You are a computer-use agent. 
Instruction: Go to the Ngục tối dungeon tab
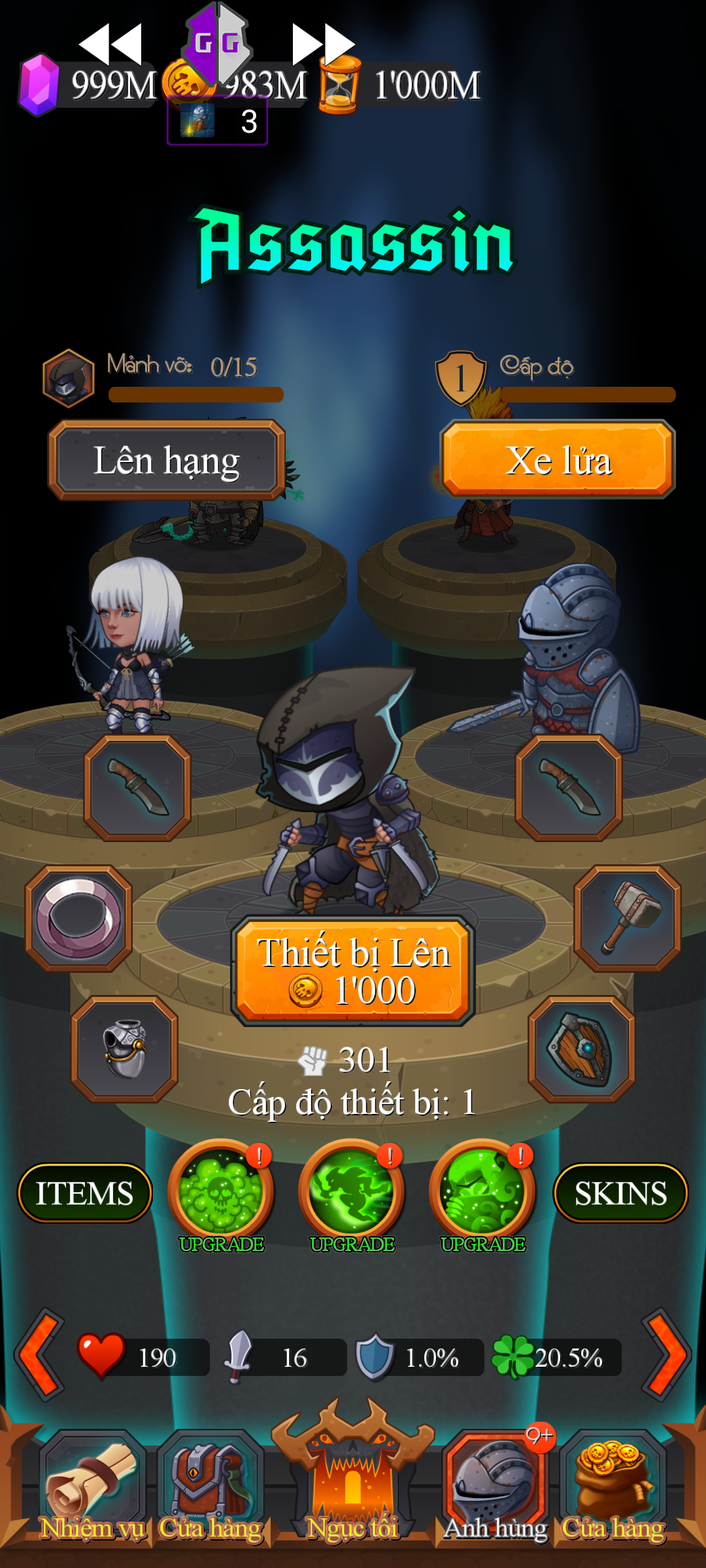352,1483
